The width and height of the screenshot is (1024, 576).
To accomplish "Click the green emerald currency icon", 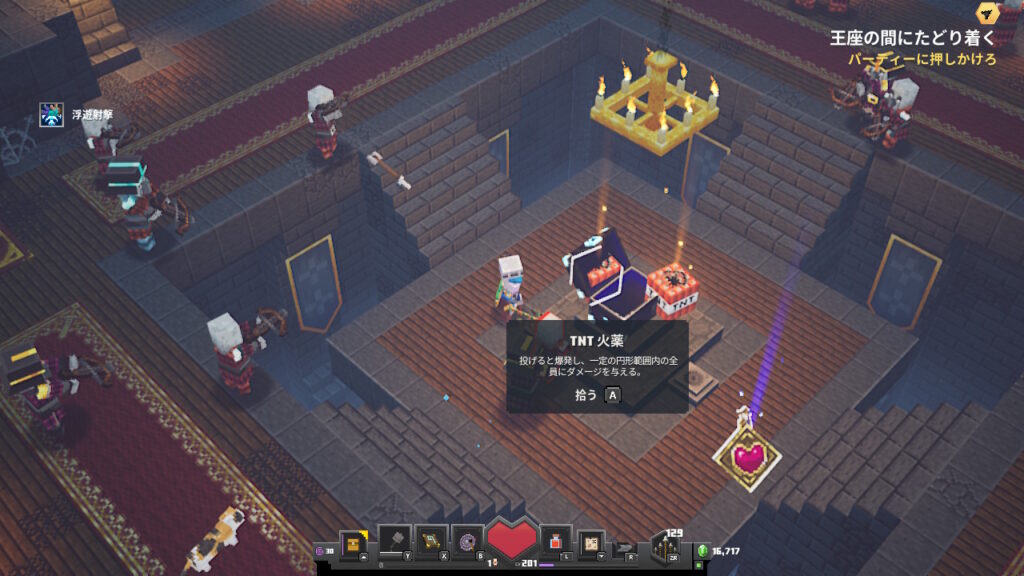I will point(703,551).
